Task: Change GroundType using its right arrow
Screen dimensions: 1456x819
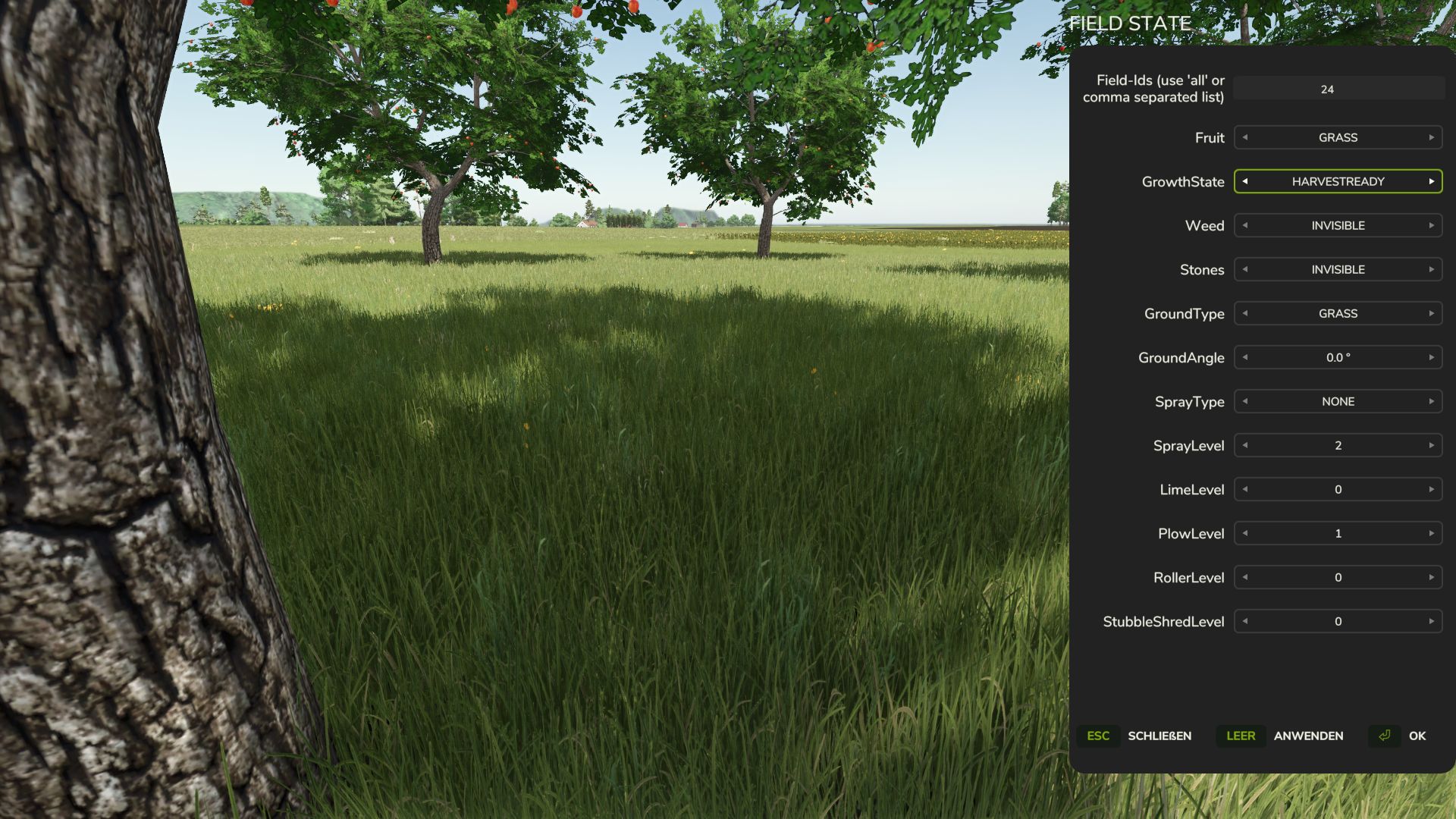Action: click(x=1430, y=313)
